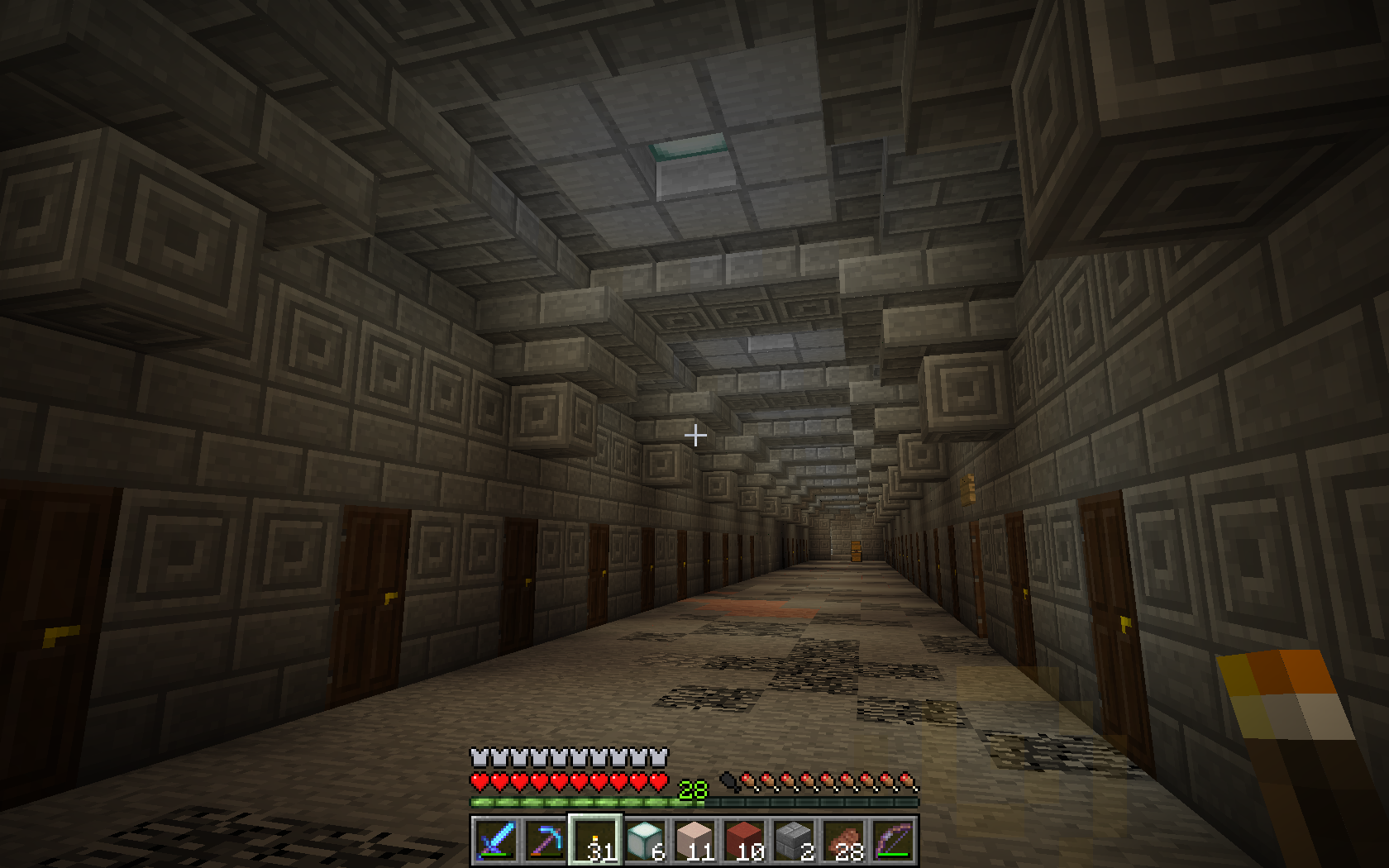Switch to the bow hotbar slot
The width and height of the screenshot is (1389, 868).
[893, 841]
